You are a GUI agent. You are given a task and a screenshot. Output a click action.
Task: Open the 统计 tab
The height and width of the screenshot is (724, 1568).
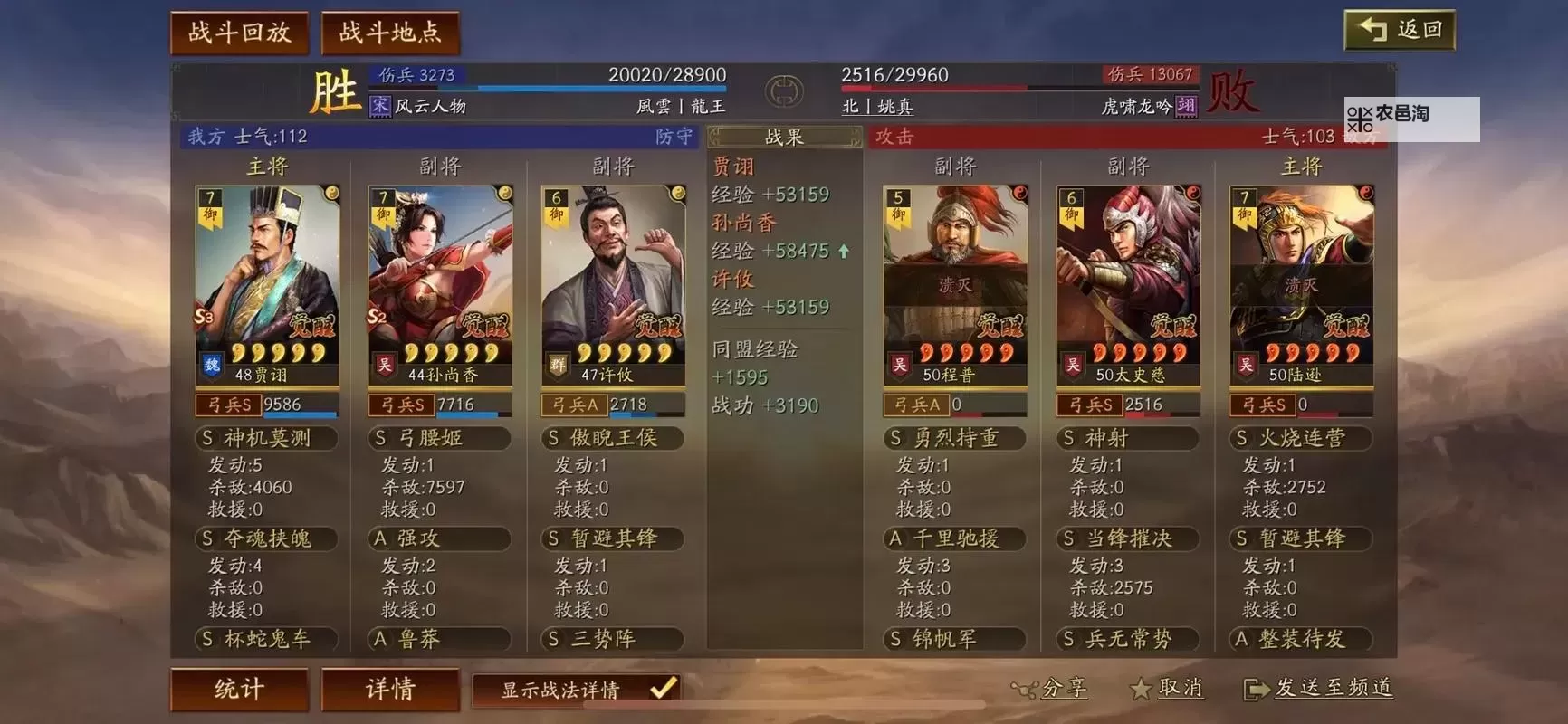coord(240,690)
